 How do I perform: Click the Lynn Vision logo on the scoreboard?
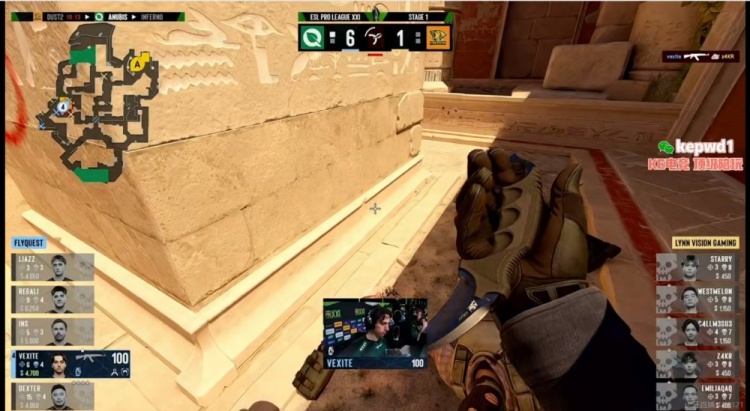tap(435, 36)
